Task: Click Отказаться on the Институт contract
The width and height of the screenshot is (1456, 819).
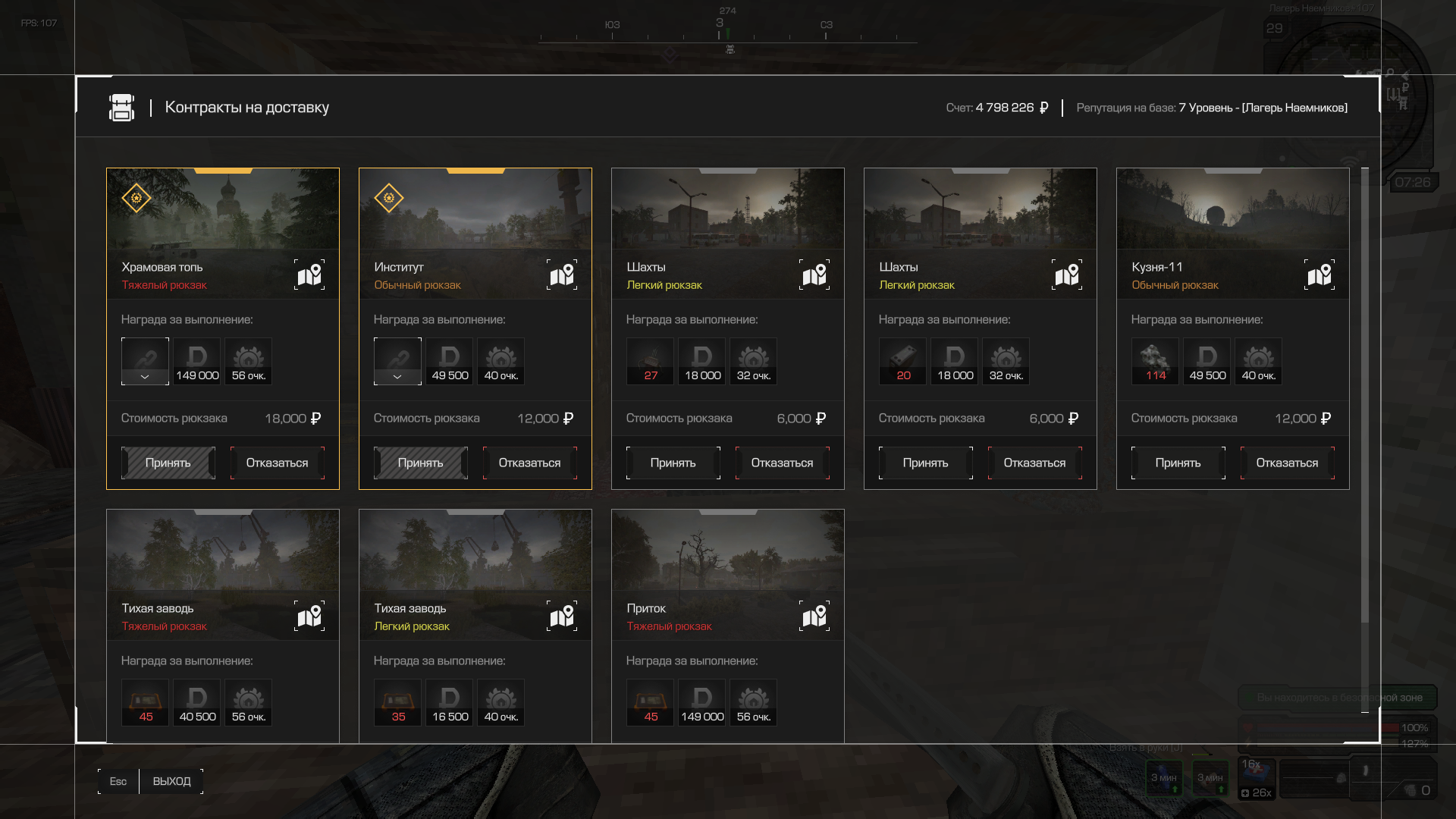Action: pyautogui.click(x=529, y=463)
